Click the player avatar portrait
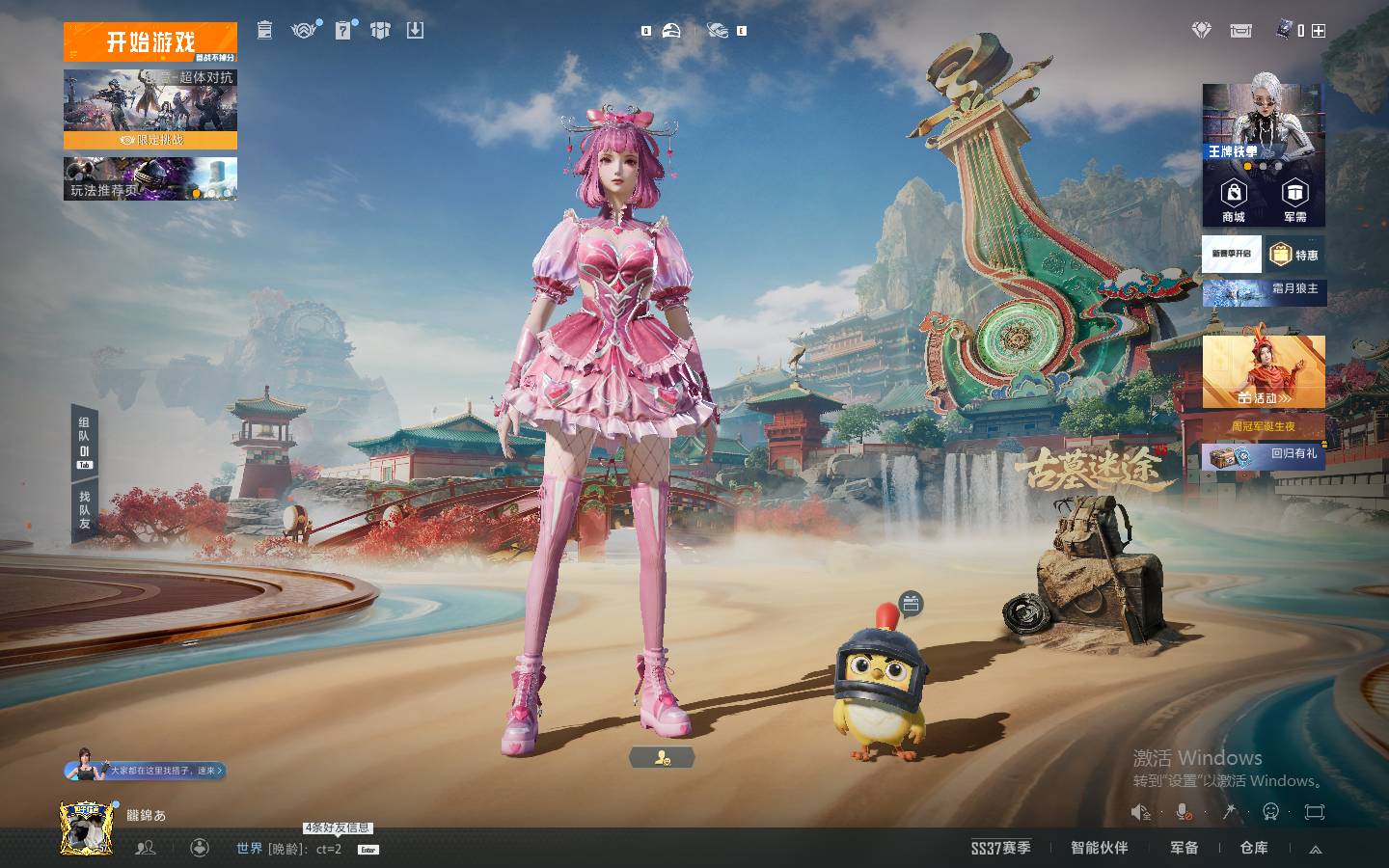The image size is (1389, 868). 87,827
